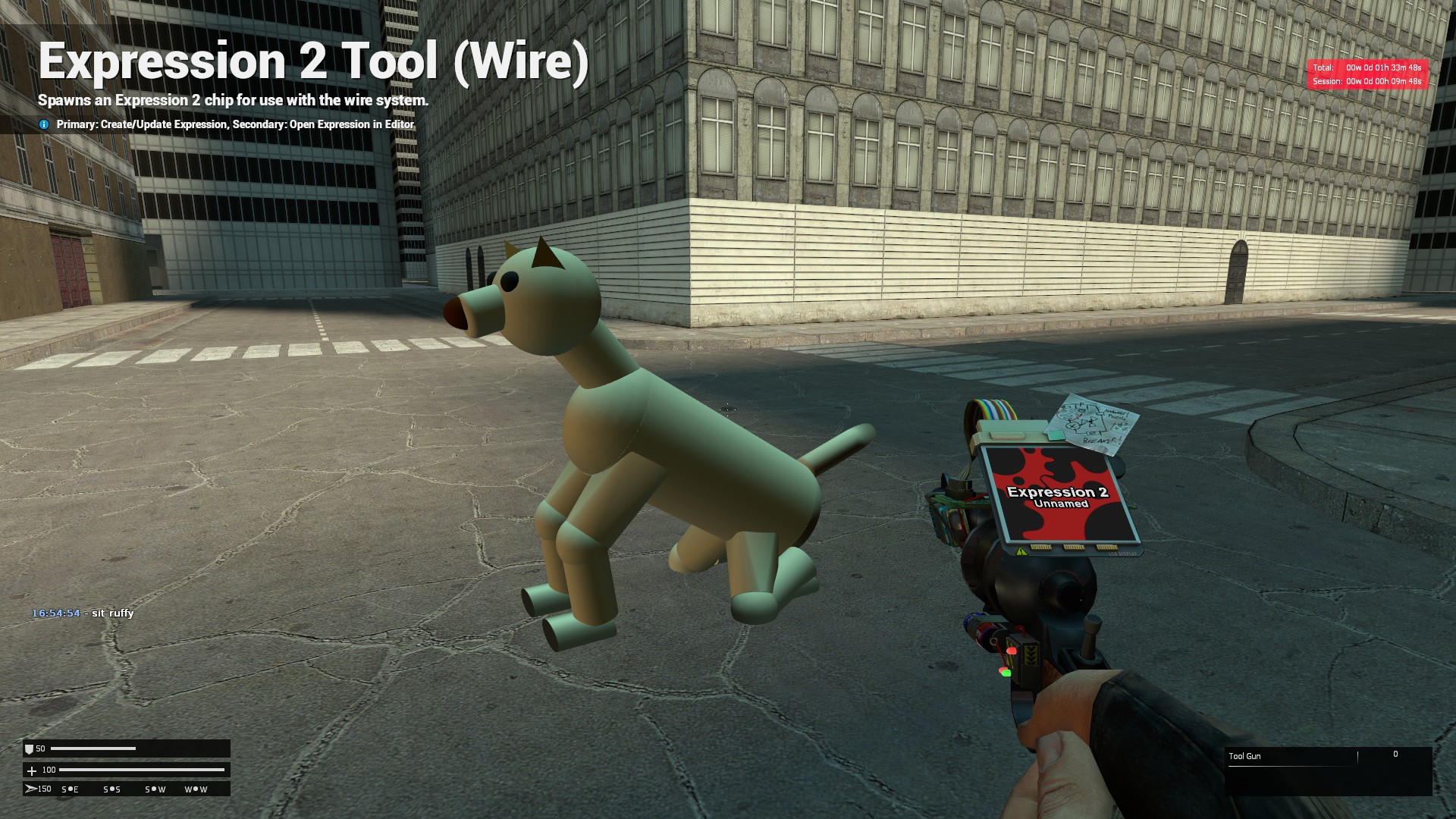Viewport: 1456px width, 819px height.
Task: Expand the W•W compass direction segment
Action: point(196,789)
